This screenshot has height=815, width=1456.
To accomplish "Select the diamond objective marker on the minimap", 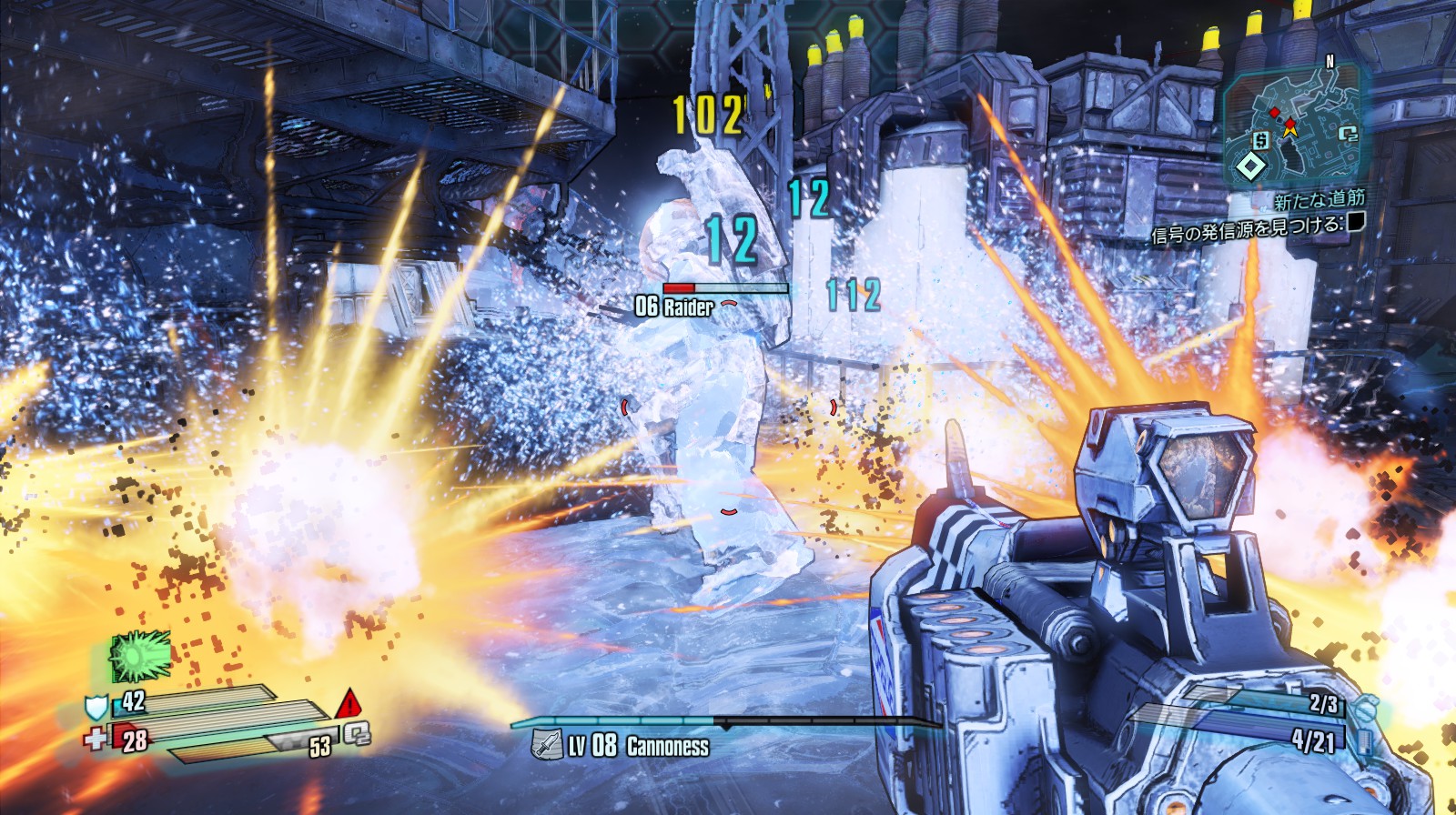I will 1251,166.
